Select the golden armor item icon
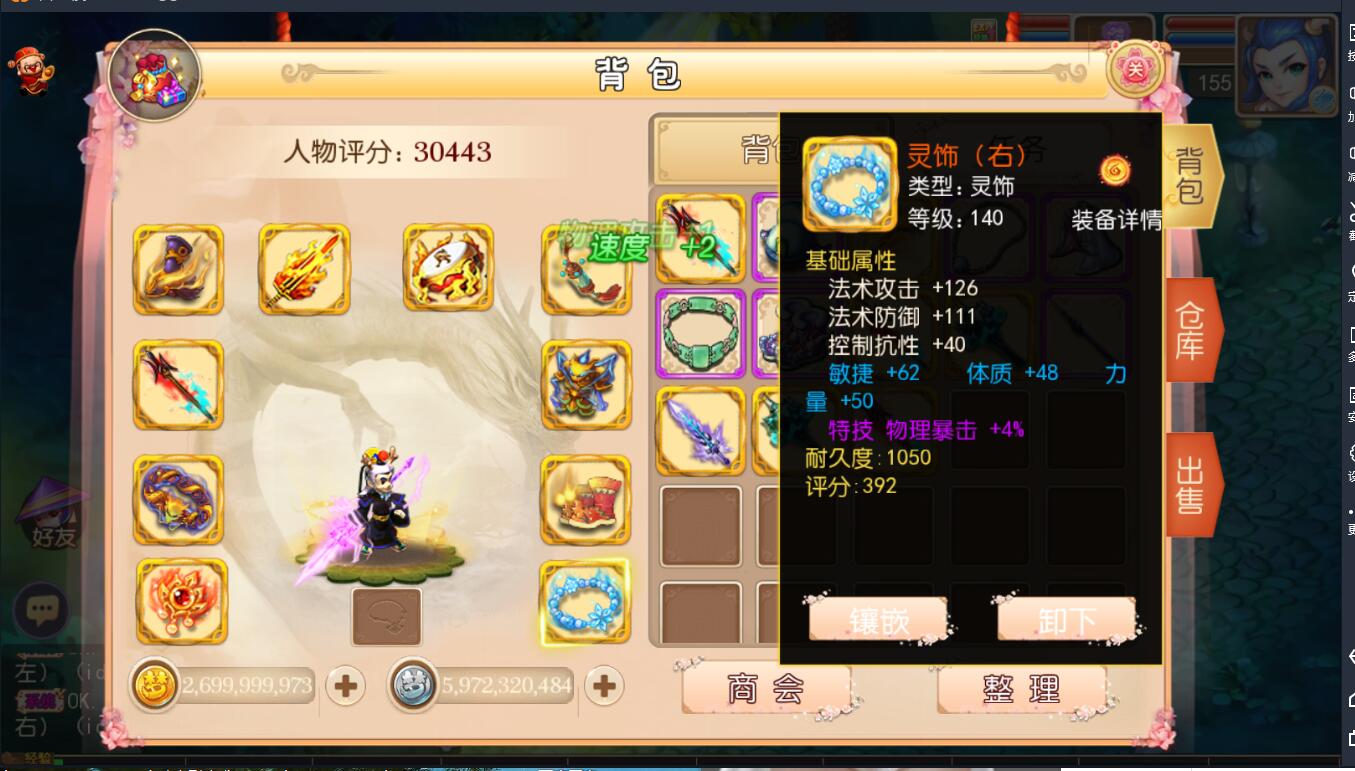 coord(585,385)
